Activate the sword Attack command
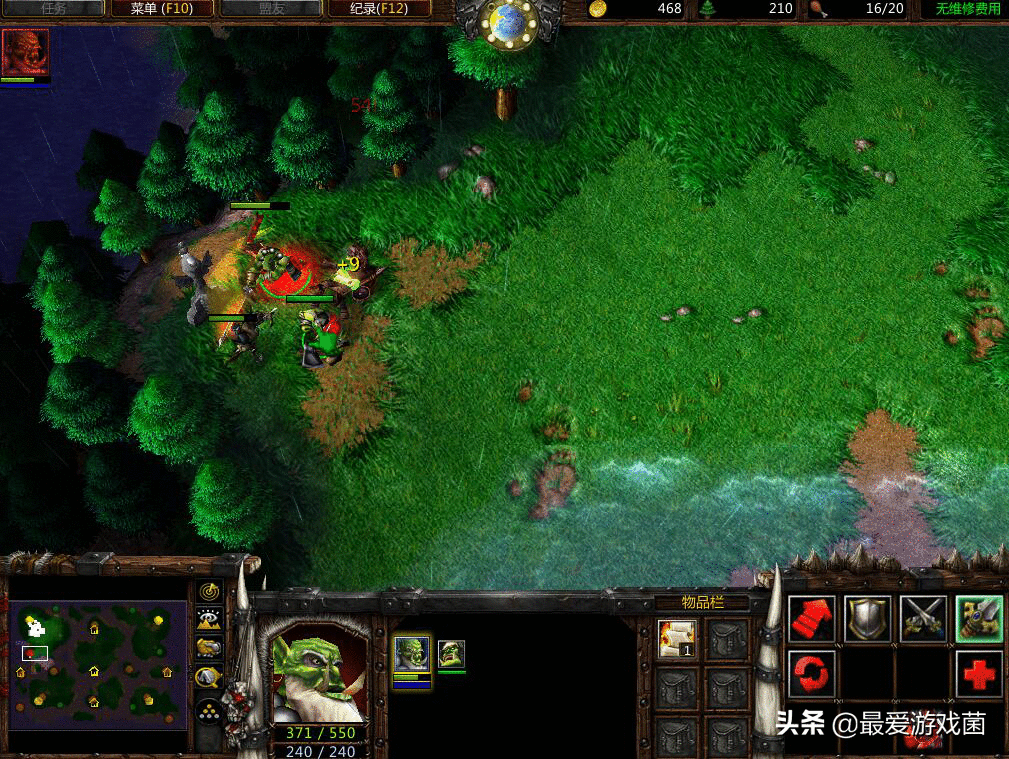Viewport: 1009px width, 759px height. point(978,619)
